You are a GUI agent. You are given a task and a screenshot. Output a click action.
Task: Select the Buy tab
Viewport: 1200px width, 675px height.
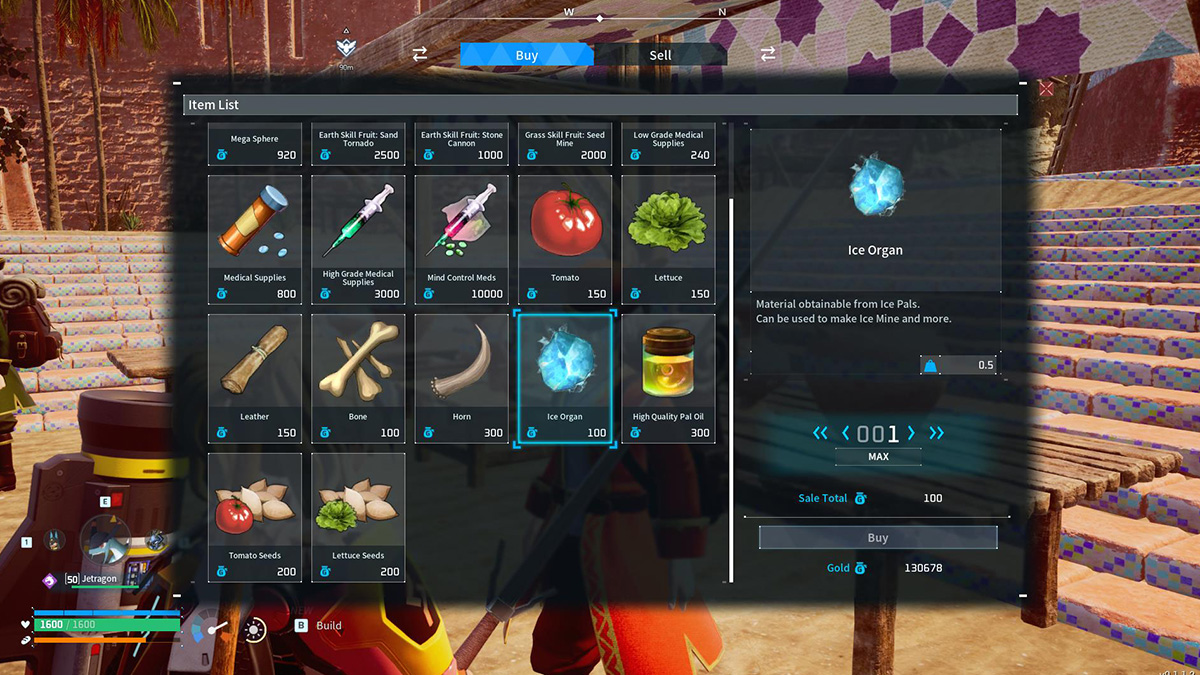[527, 55]
